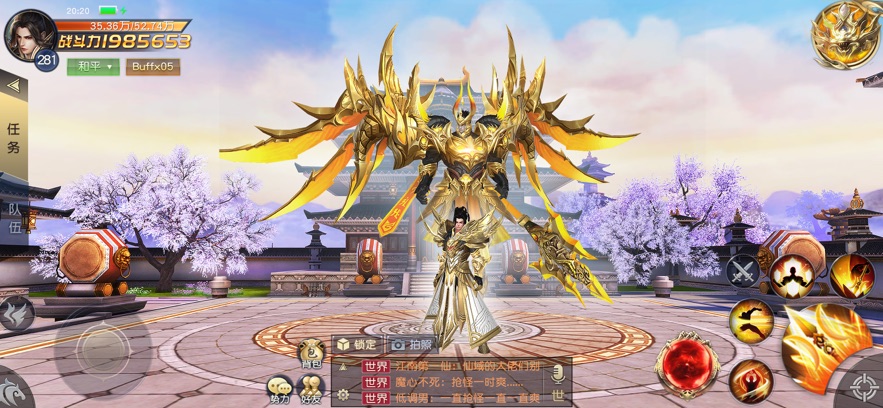Click the 锁定 lock button

(x=357, y=343)
